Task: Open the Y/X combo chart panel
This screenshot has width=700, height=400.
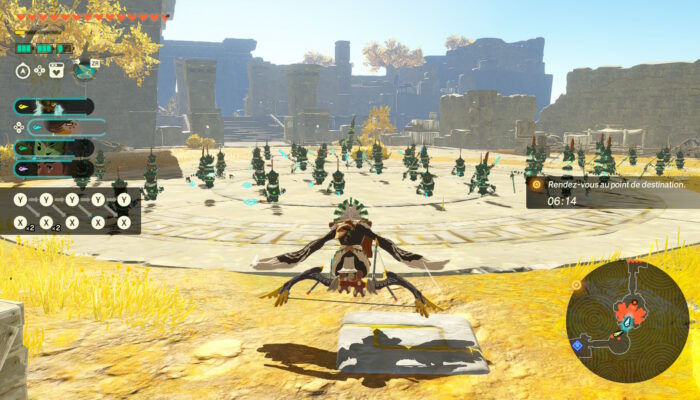Action: coord(72,211)
